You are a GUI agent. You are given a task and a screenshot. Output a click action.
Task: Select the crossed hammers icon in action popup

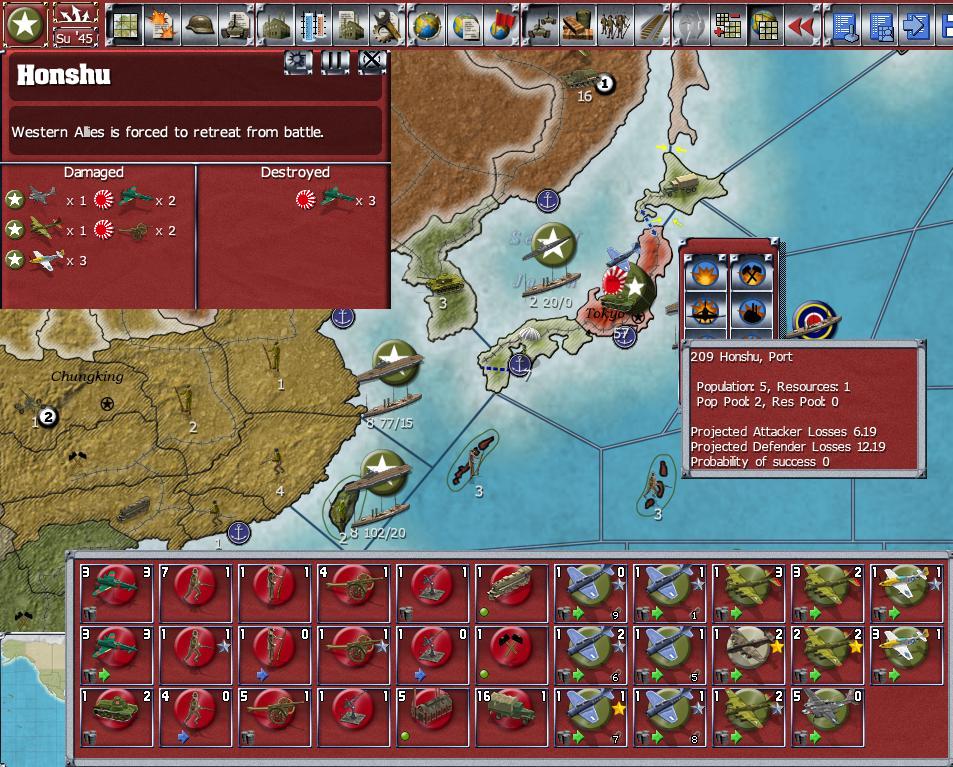(x=752, y=273)
